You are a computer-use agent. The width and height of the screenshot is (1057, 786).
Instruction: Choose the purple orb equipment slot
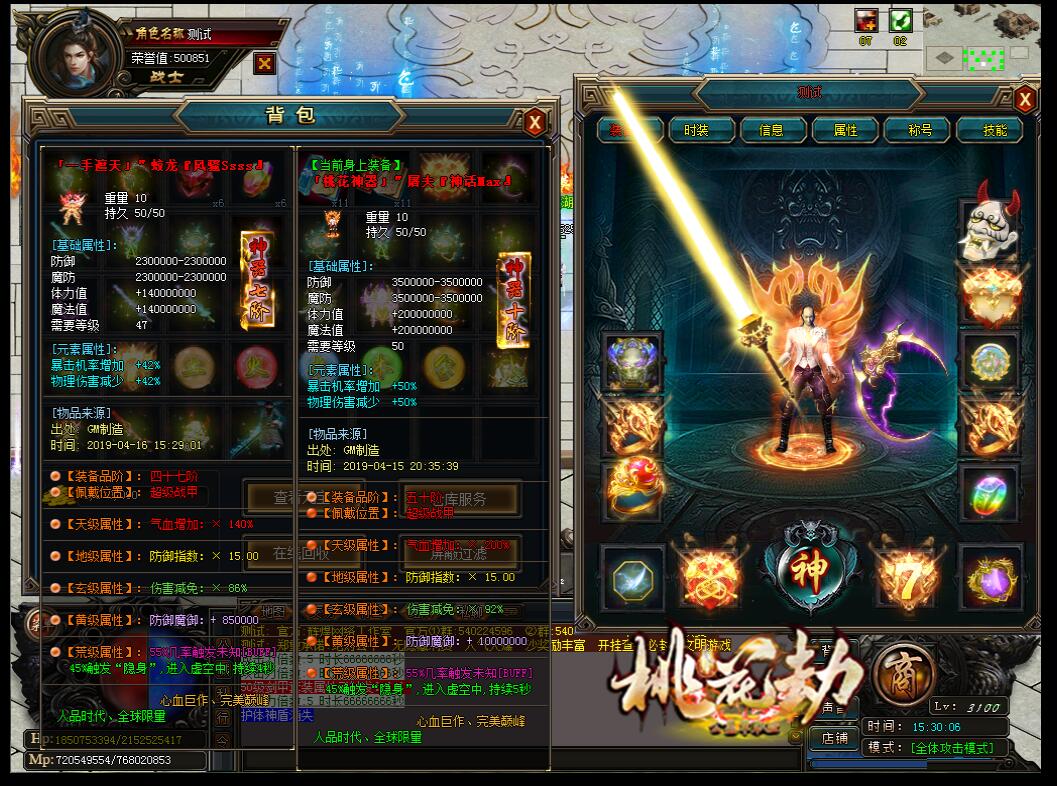pos(990,578)
